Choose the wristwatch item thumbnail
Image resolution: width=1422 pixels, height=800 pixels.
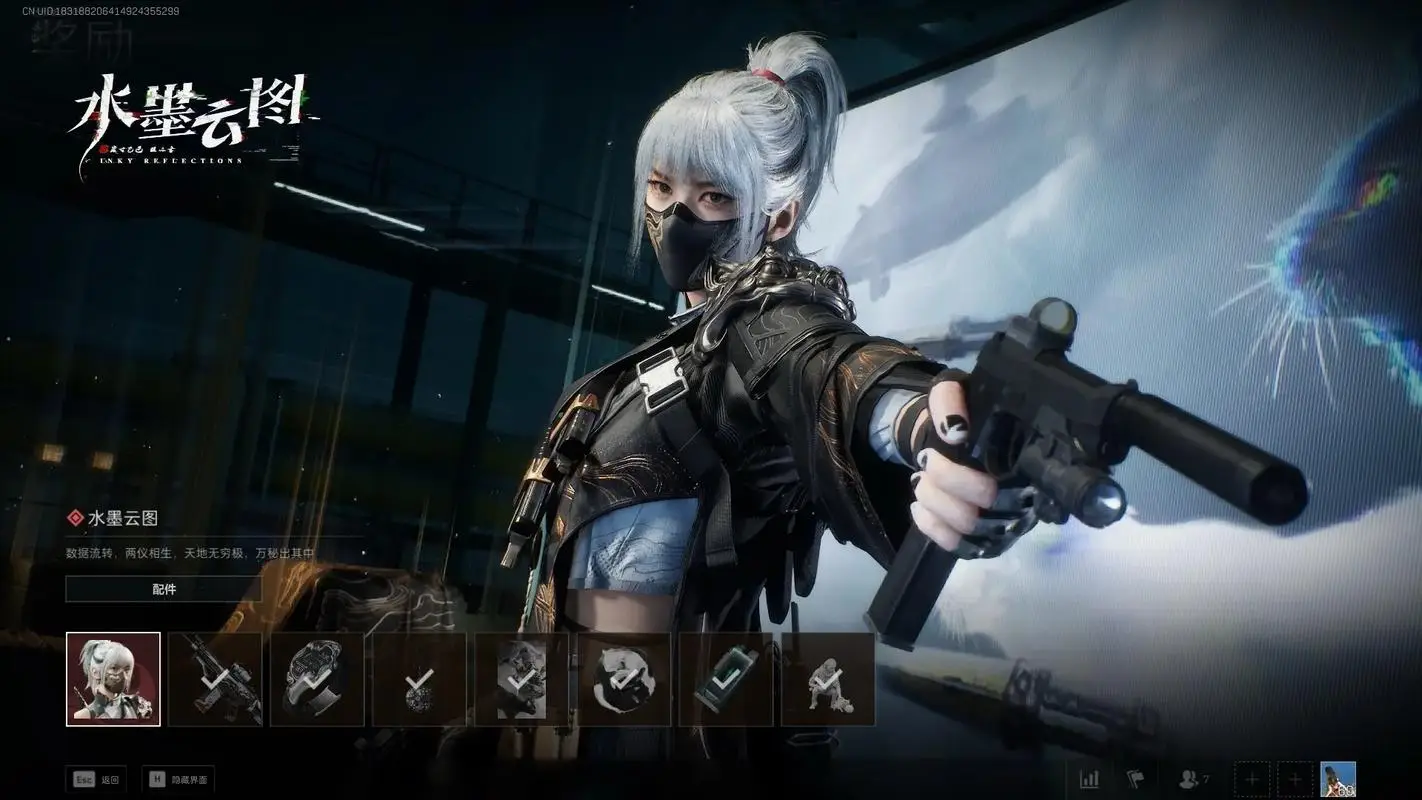(317, 678)
